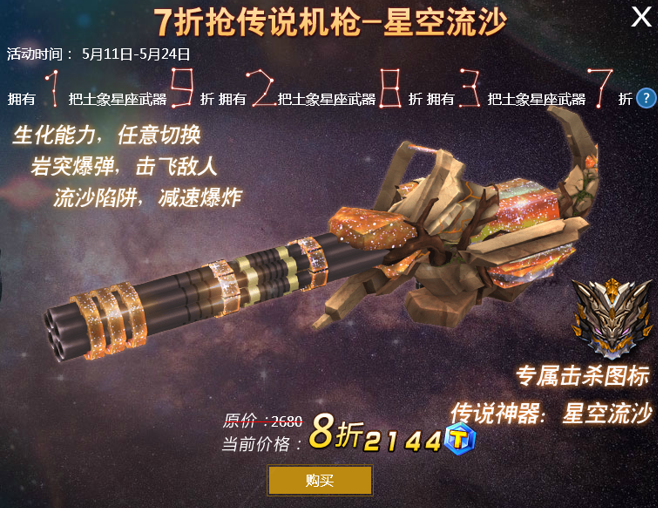Click the 购买 purchase button
Screen dimensions: 658x508
coord(320,481)
